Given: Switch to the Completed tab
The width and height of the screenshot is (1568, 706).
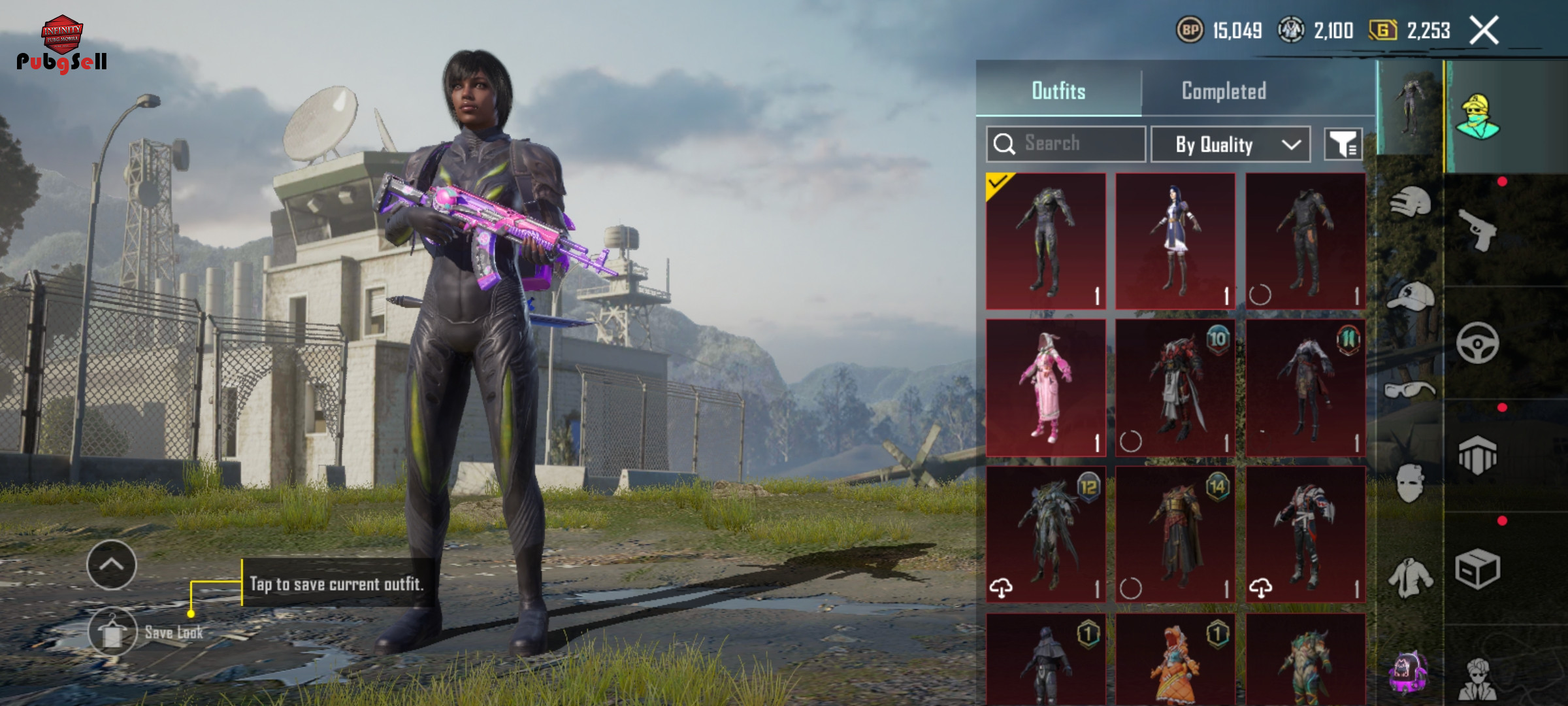Looking at the screenshot, I should [1224, 91].
